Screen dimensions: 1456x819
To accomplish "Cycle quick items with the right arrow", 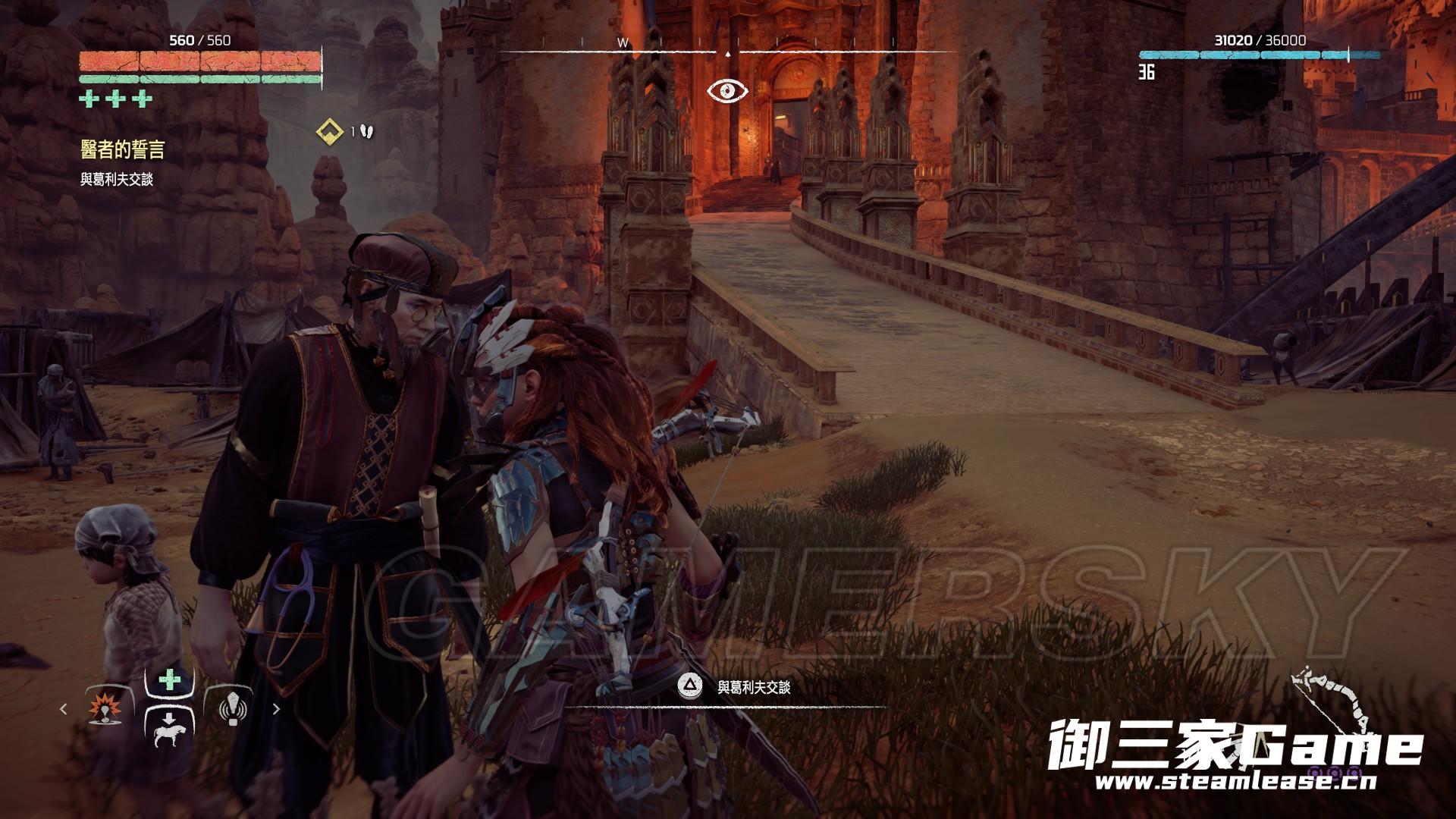I will (x=276, y=709).
